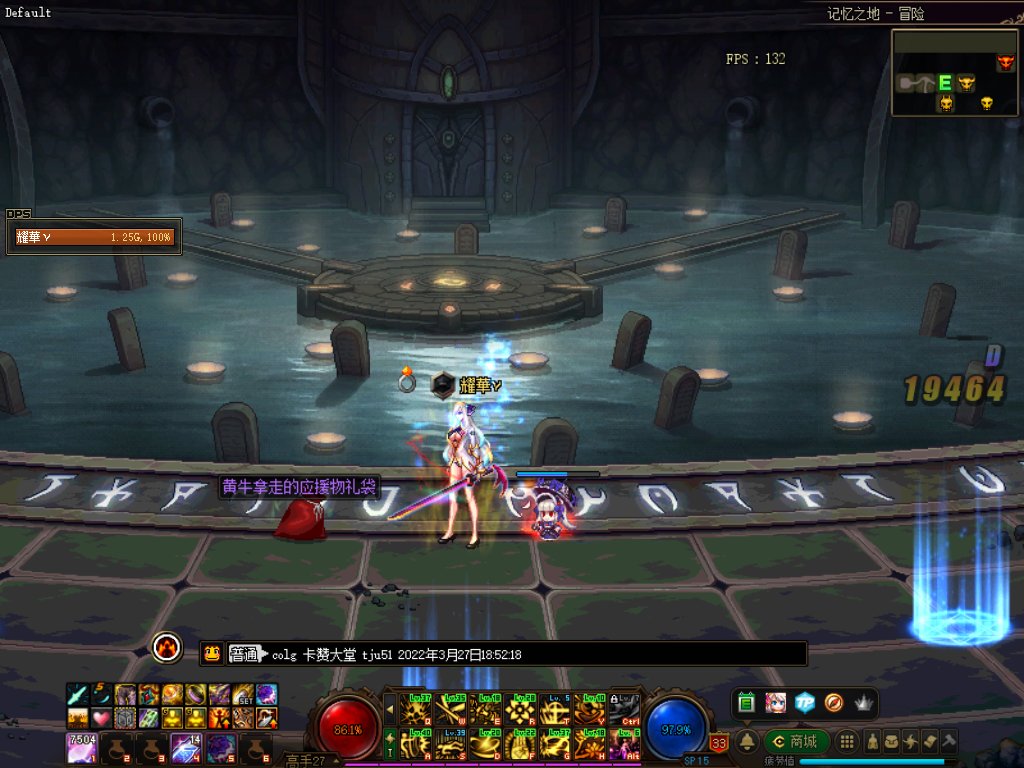
Task: Open the green calendar icon
Action: pos(747,703)
